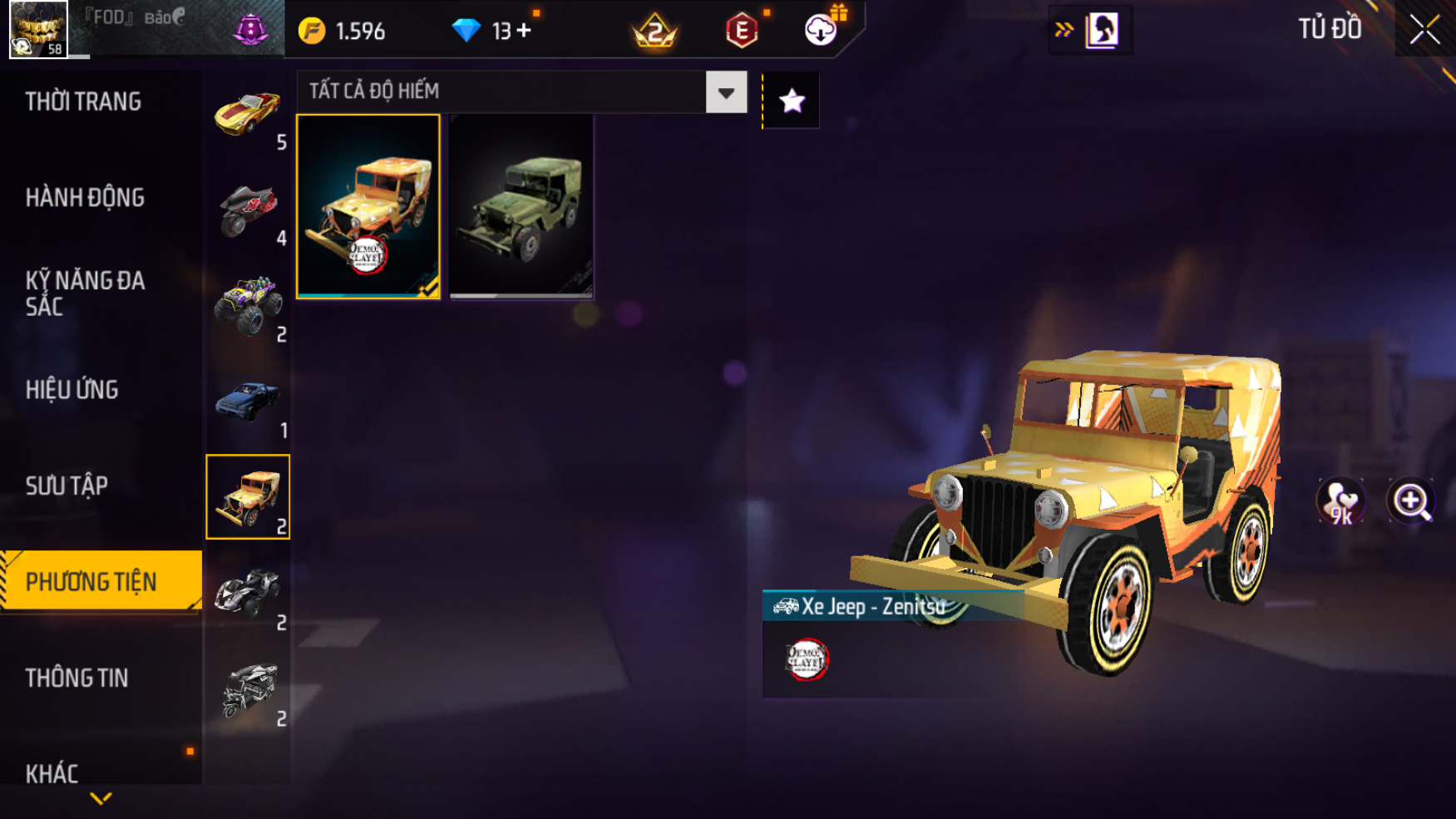This screenshot has width=1456, height=819.
Task: Toggle the star favorites filter
Action: [792, 101]
